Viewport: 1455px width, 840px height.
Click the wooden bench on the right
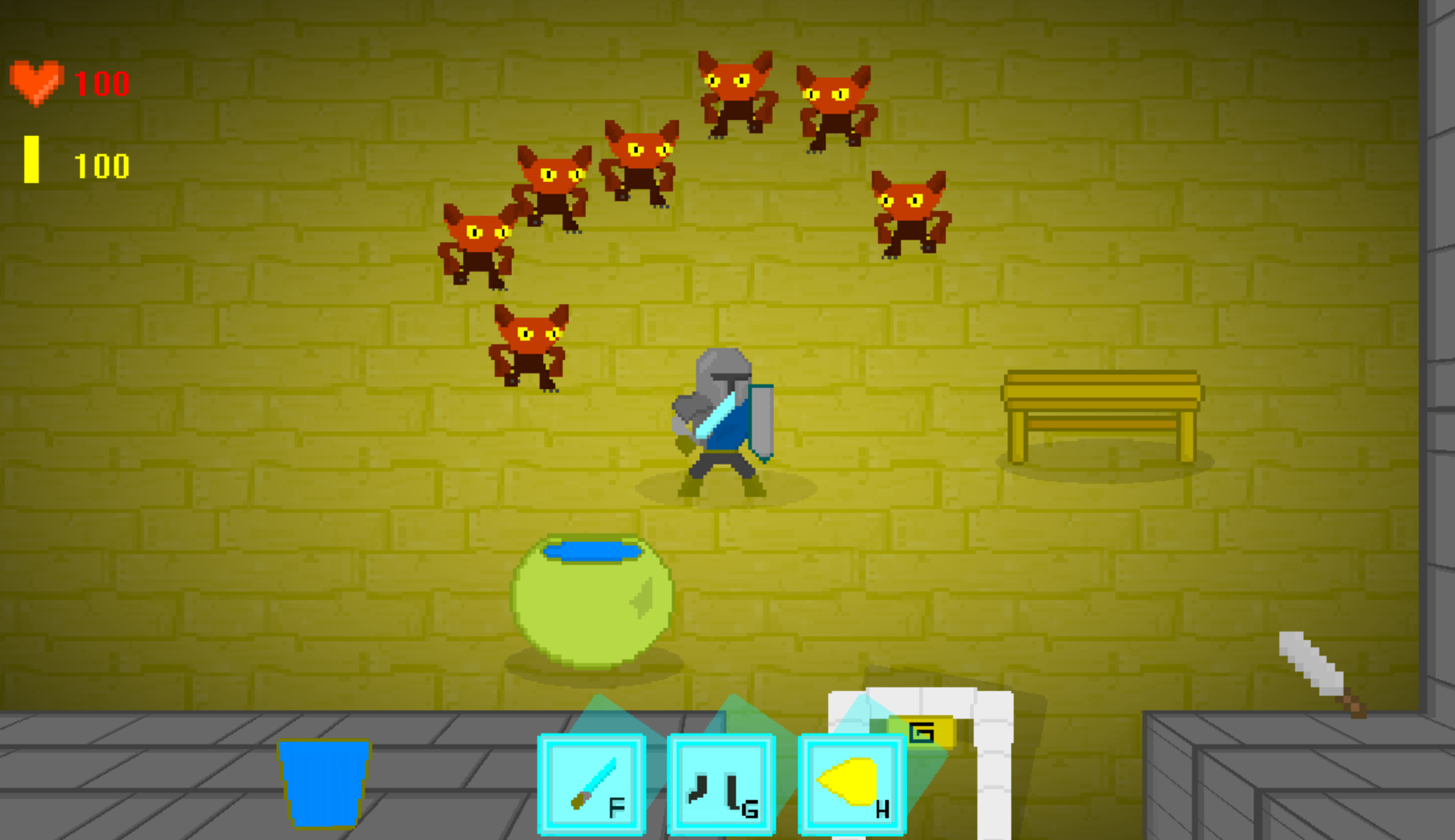1101,408
